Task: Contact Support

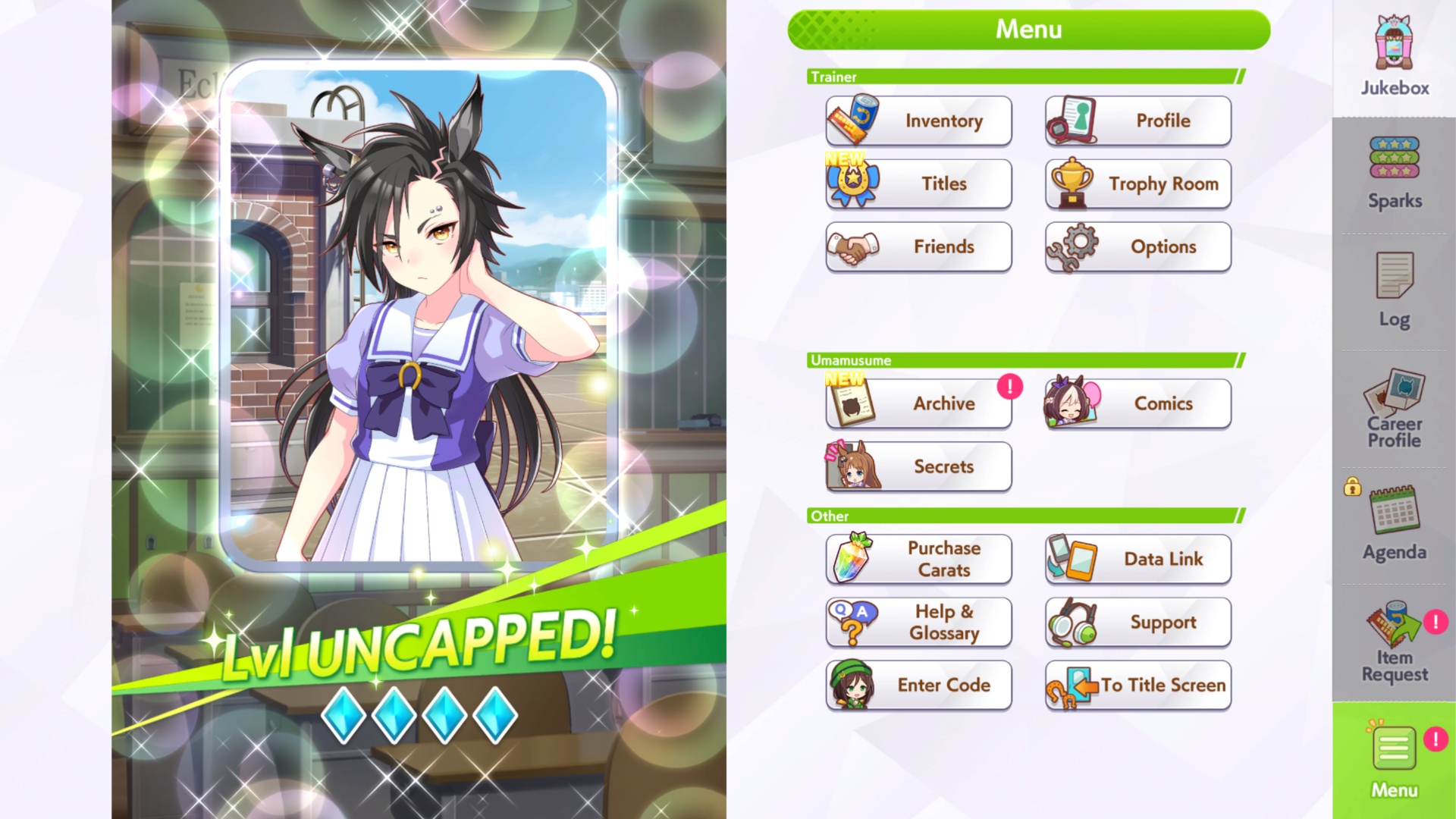Action: [1137, 622]
